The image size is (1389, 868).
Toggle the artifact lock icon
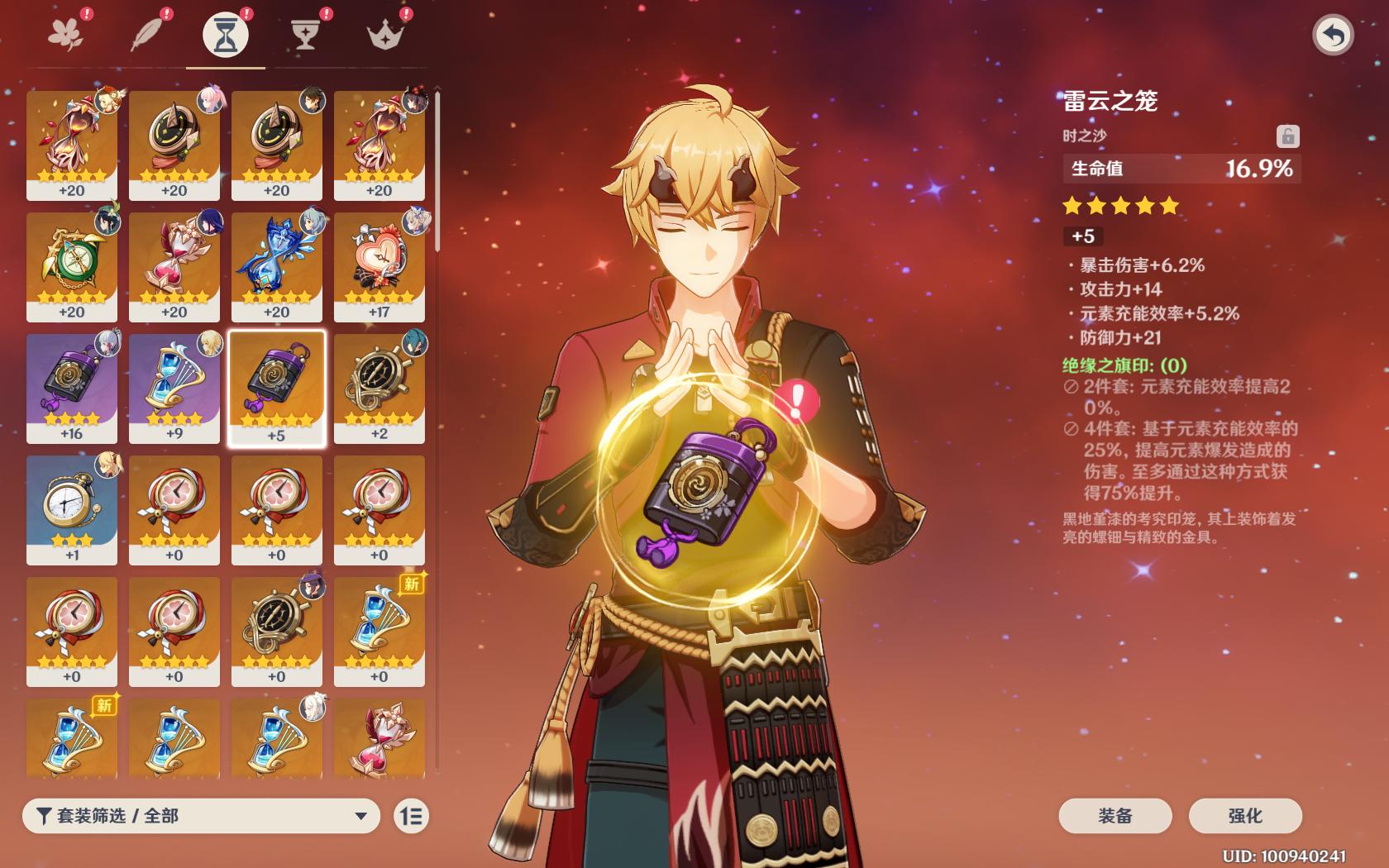click(1287, 136)
